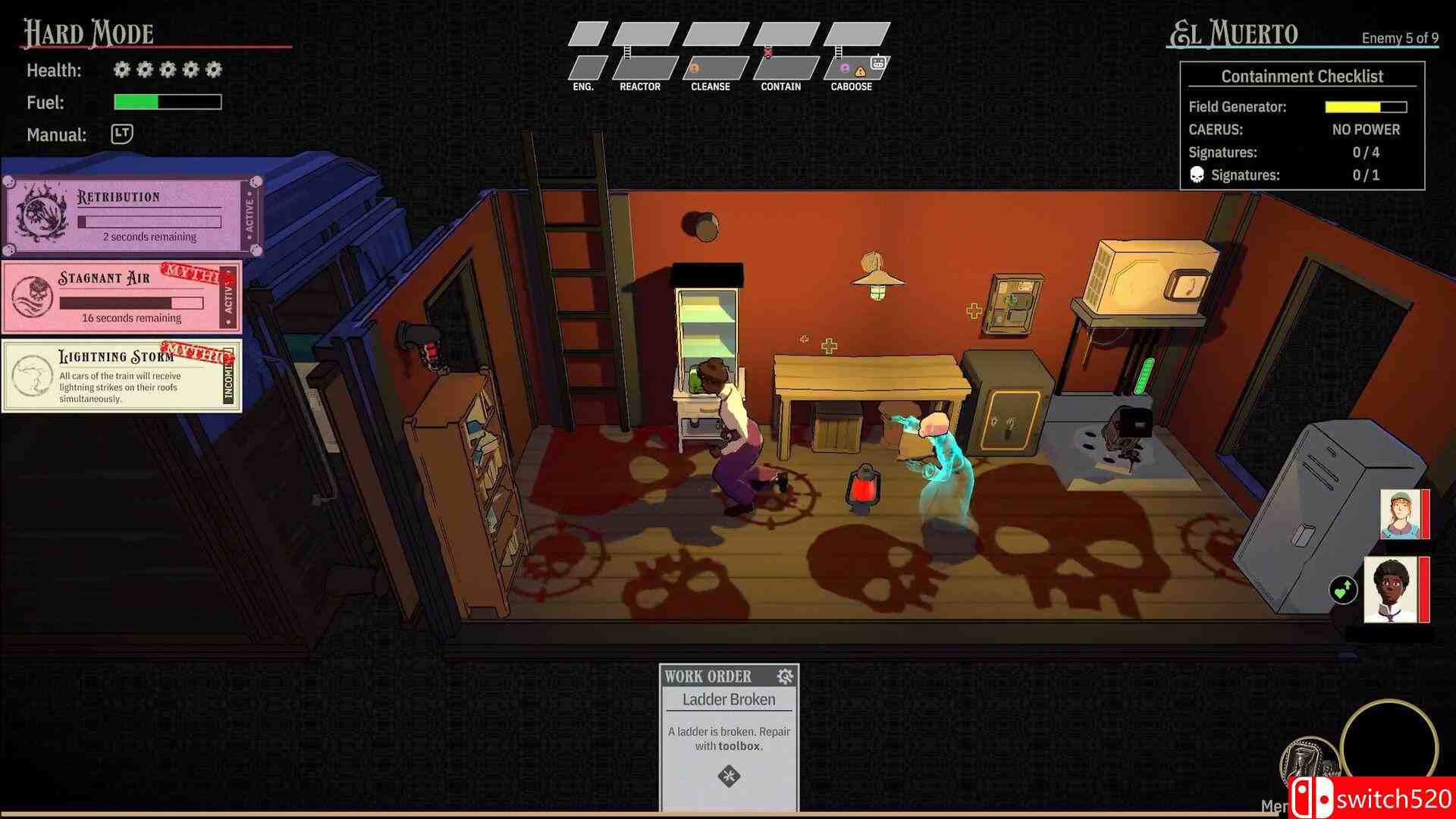Click the toolbox link in the work order
Image resolution: width=1456 pixels, height=819 pixels.
click(x=738, y=746)
